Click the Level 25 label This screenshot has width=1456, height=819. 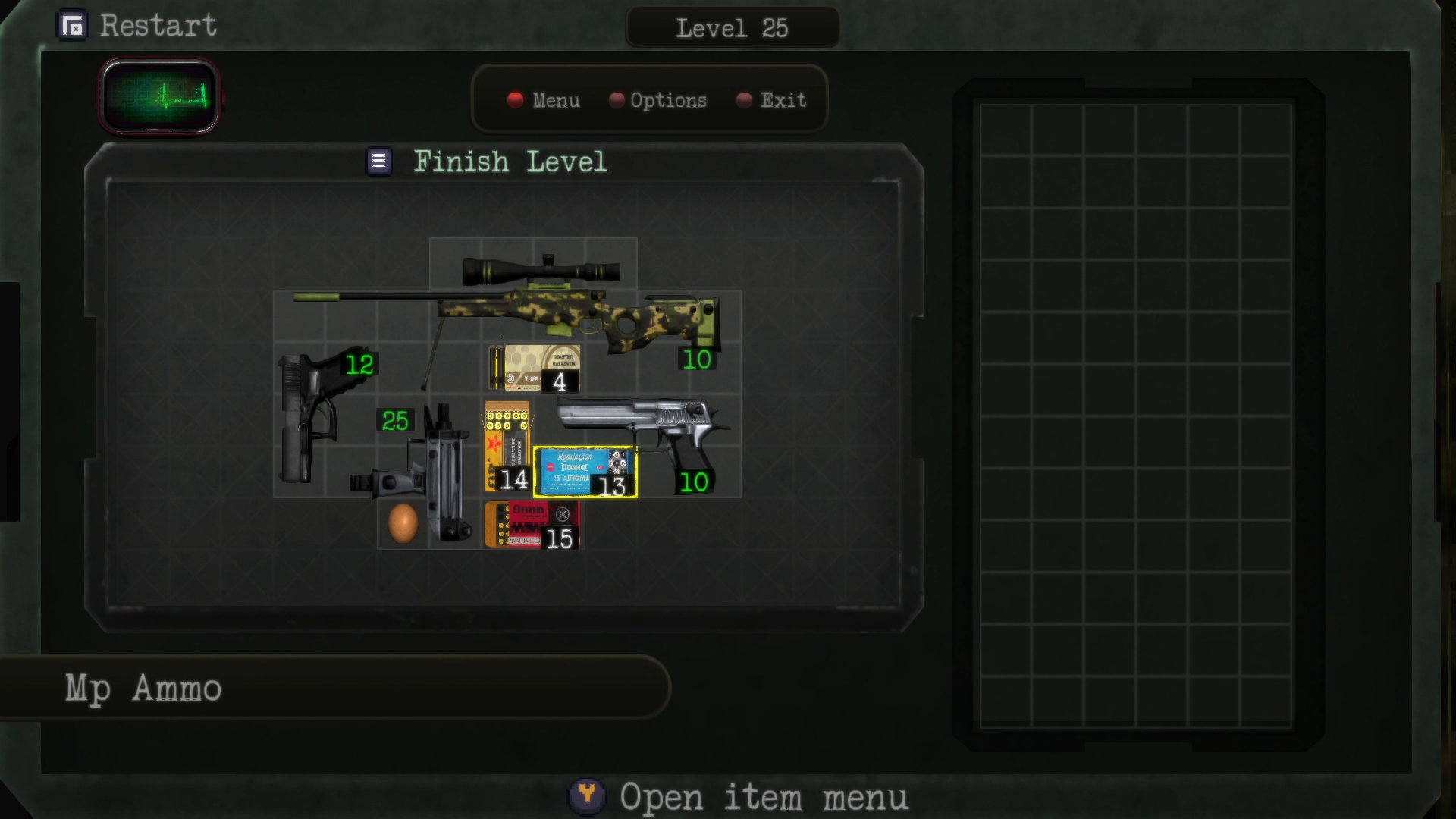tap(732, 28)
